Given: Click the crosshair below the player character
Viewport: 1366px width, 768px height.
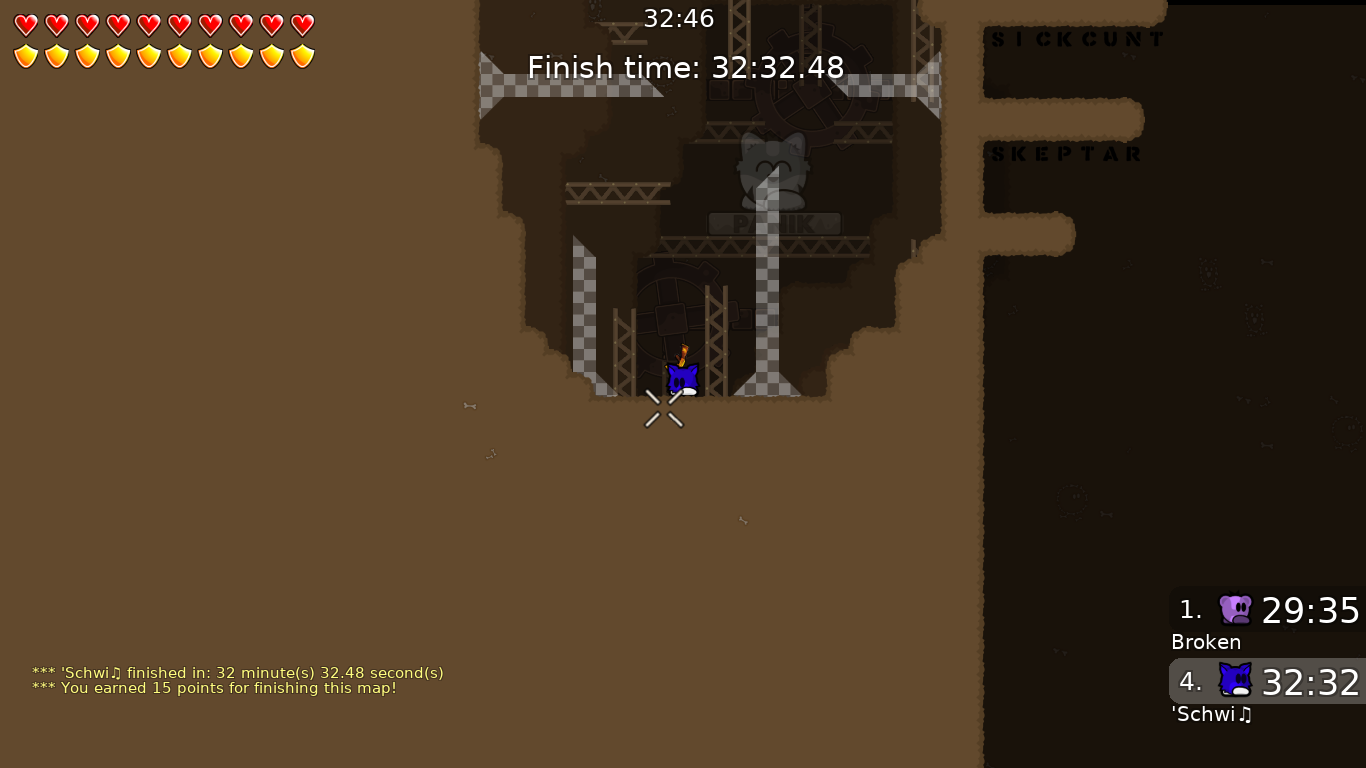Looking at the screenshot, I should [x=664, y=407].
